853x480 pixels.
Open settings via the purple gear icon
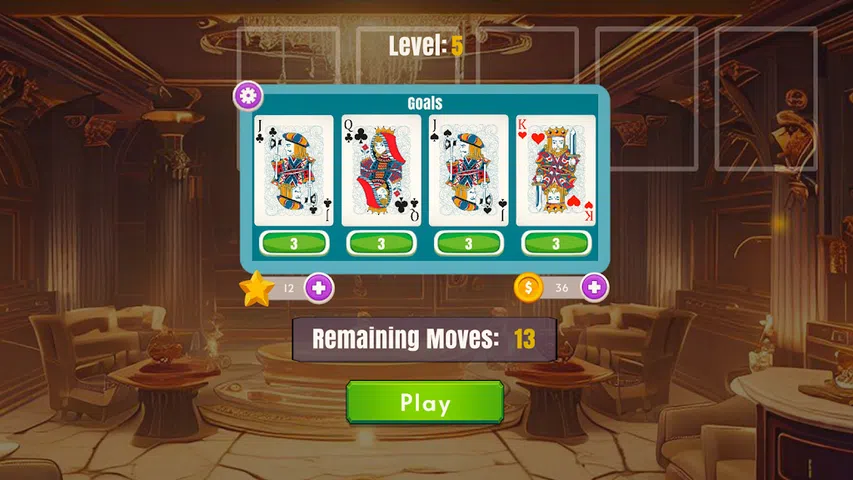click(248, 97)
